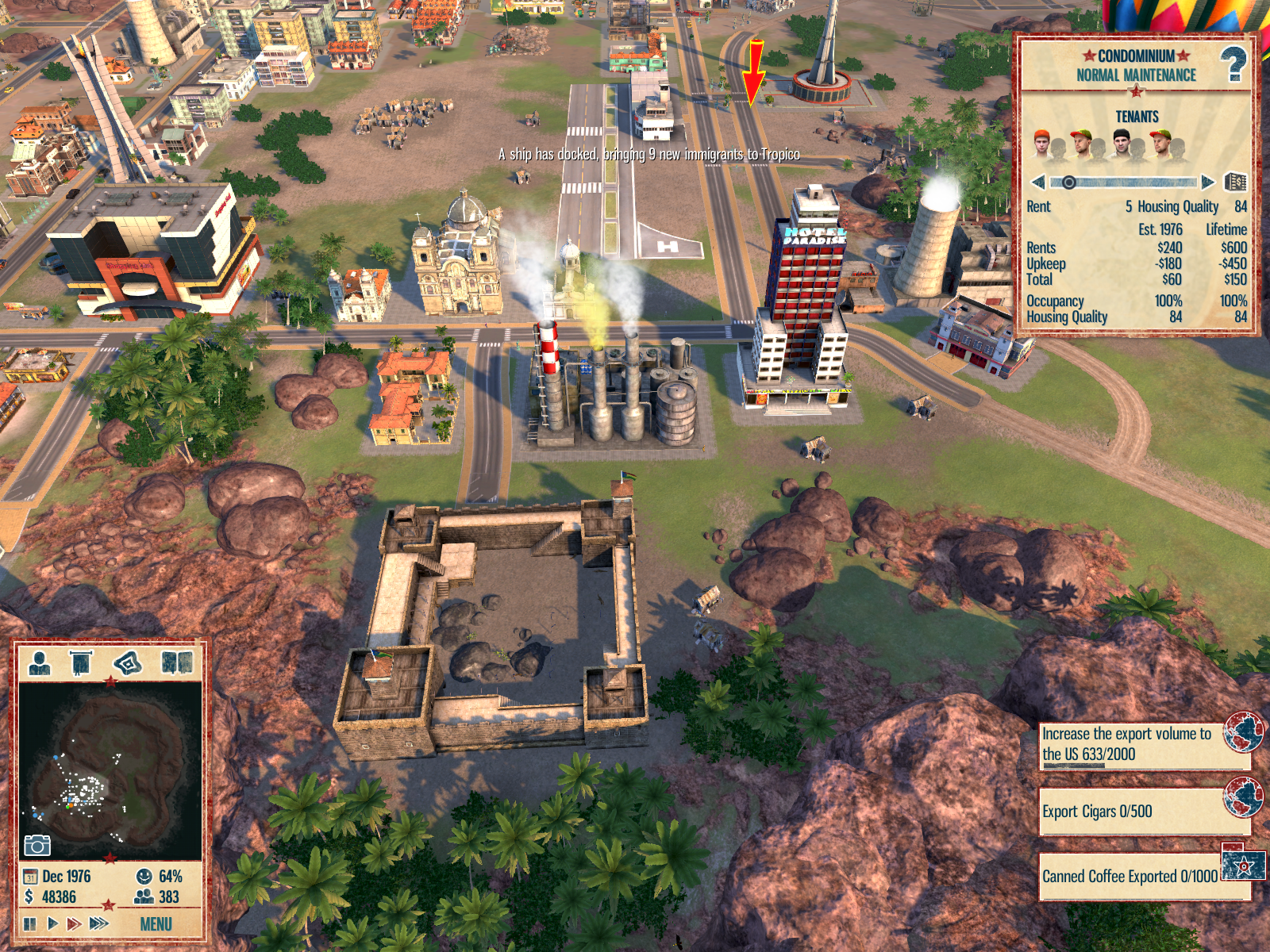Image resolution: width=1270 pixels, height=952 pixels.
Task: Open the MENU
Action: pyautogui.click(x=156, y=924)
